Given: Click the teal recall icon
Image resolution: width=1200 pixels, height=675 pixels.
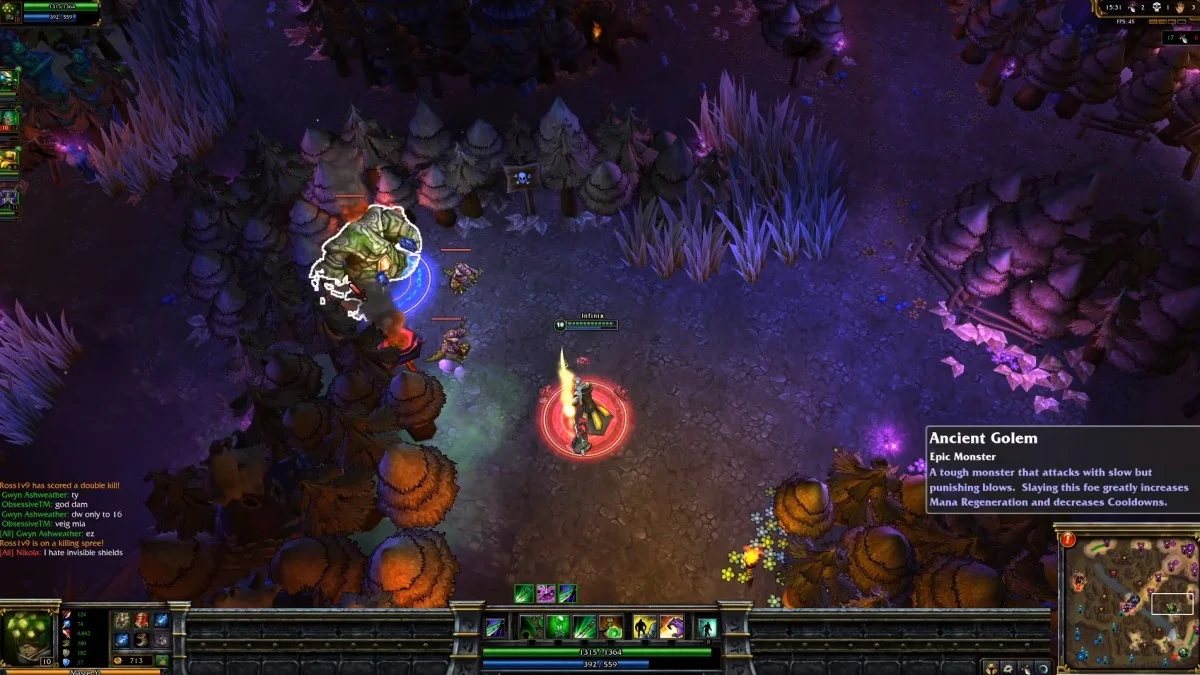Looking at the screenshot, I should pos(708,627).
